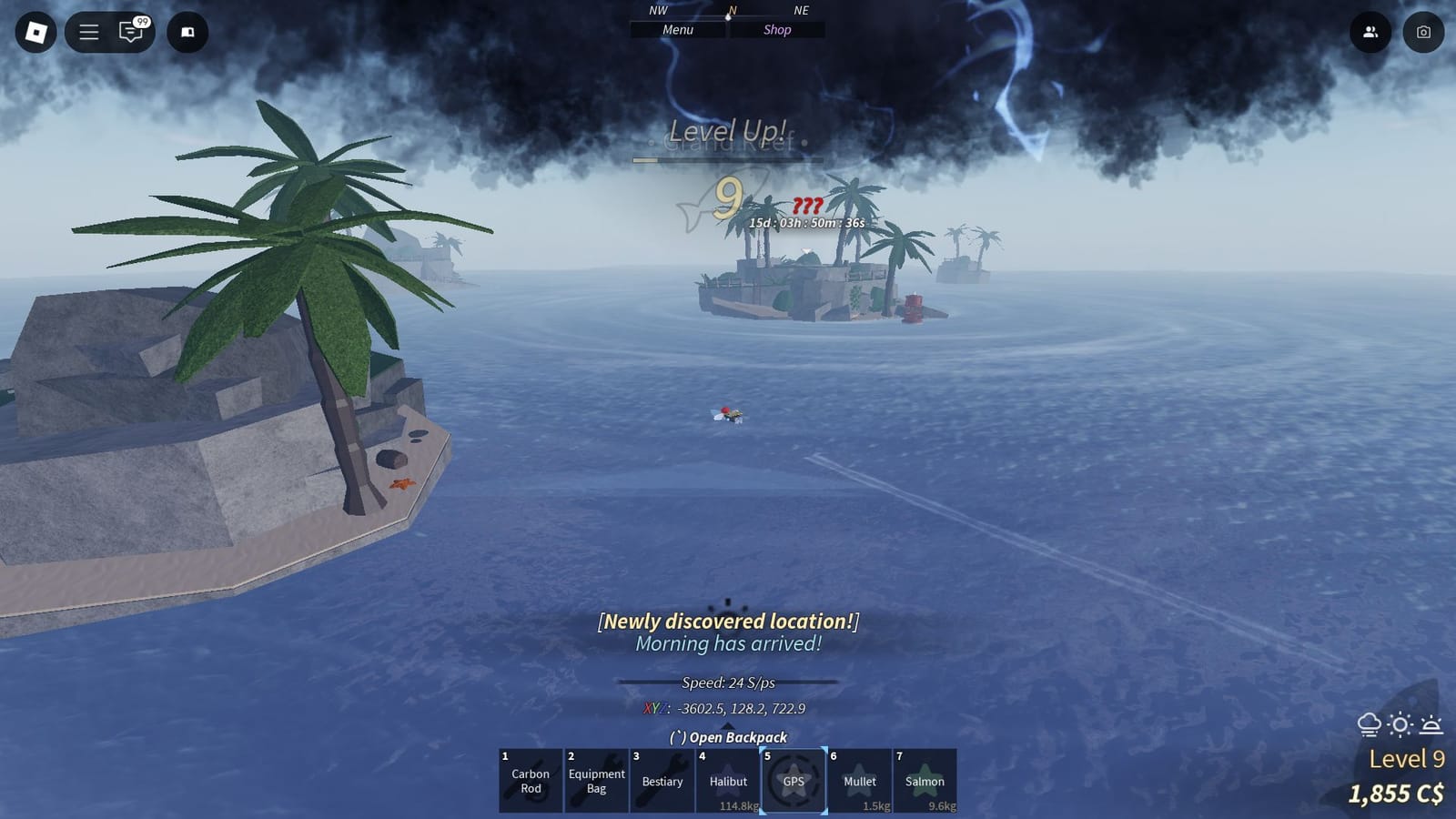Open the Menu tab at top

pyautogui.click(x=678, y=29)
